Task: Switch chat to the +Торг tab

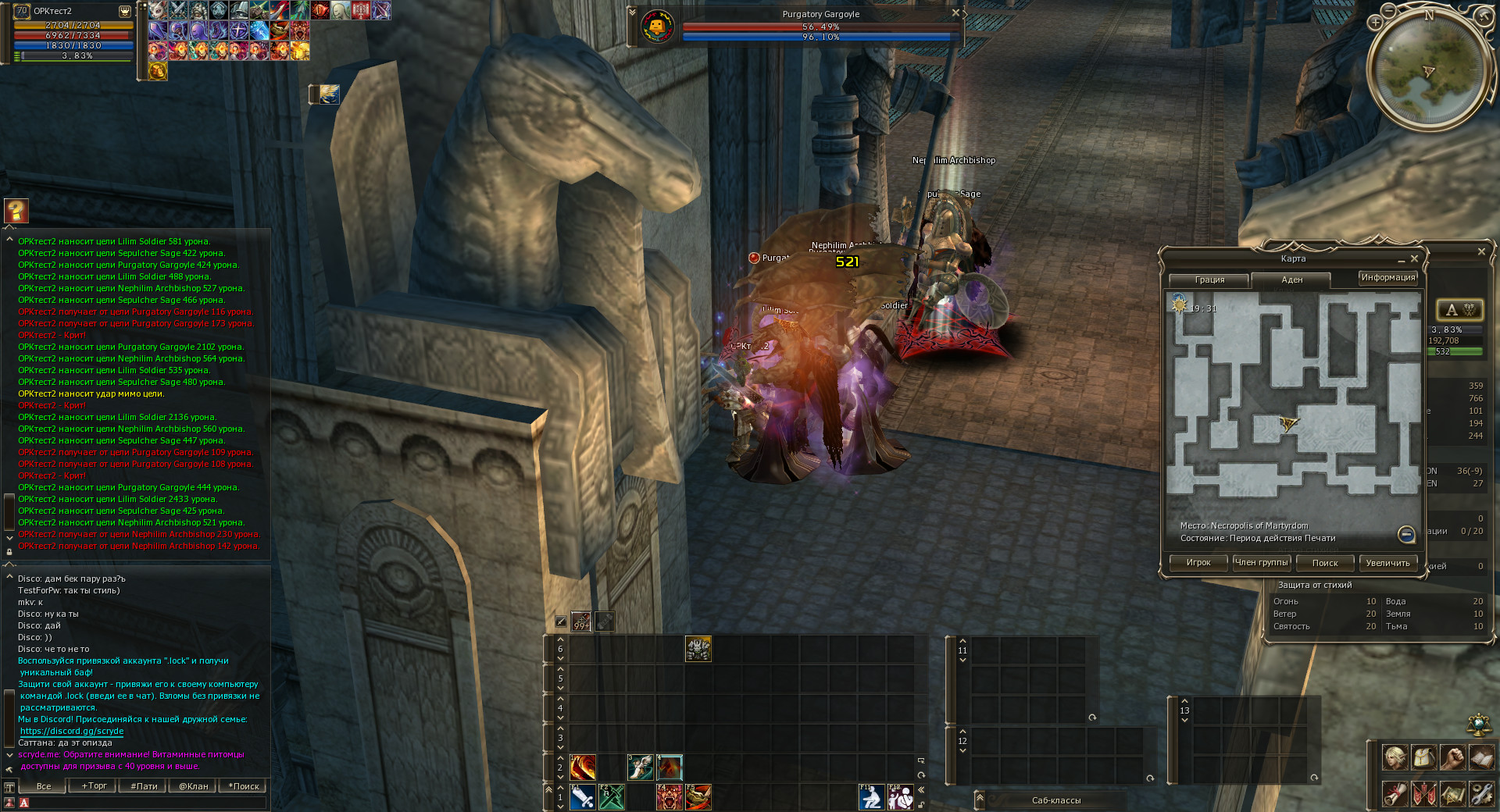Action: [x=94, y=786]
